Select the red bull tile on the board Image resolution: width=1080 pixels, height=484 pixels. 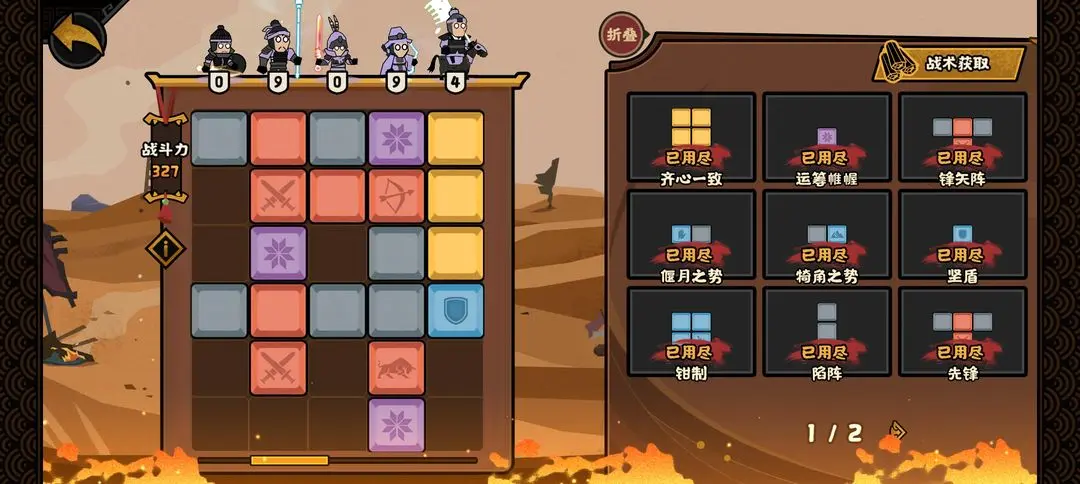pyautogui.click(x=396, y=368)
